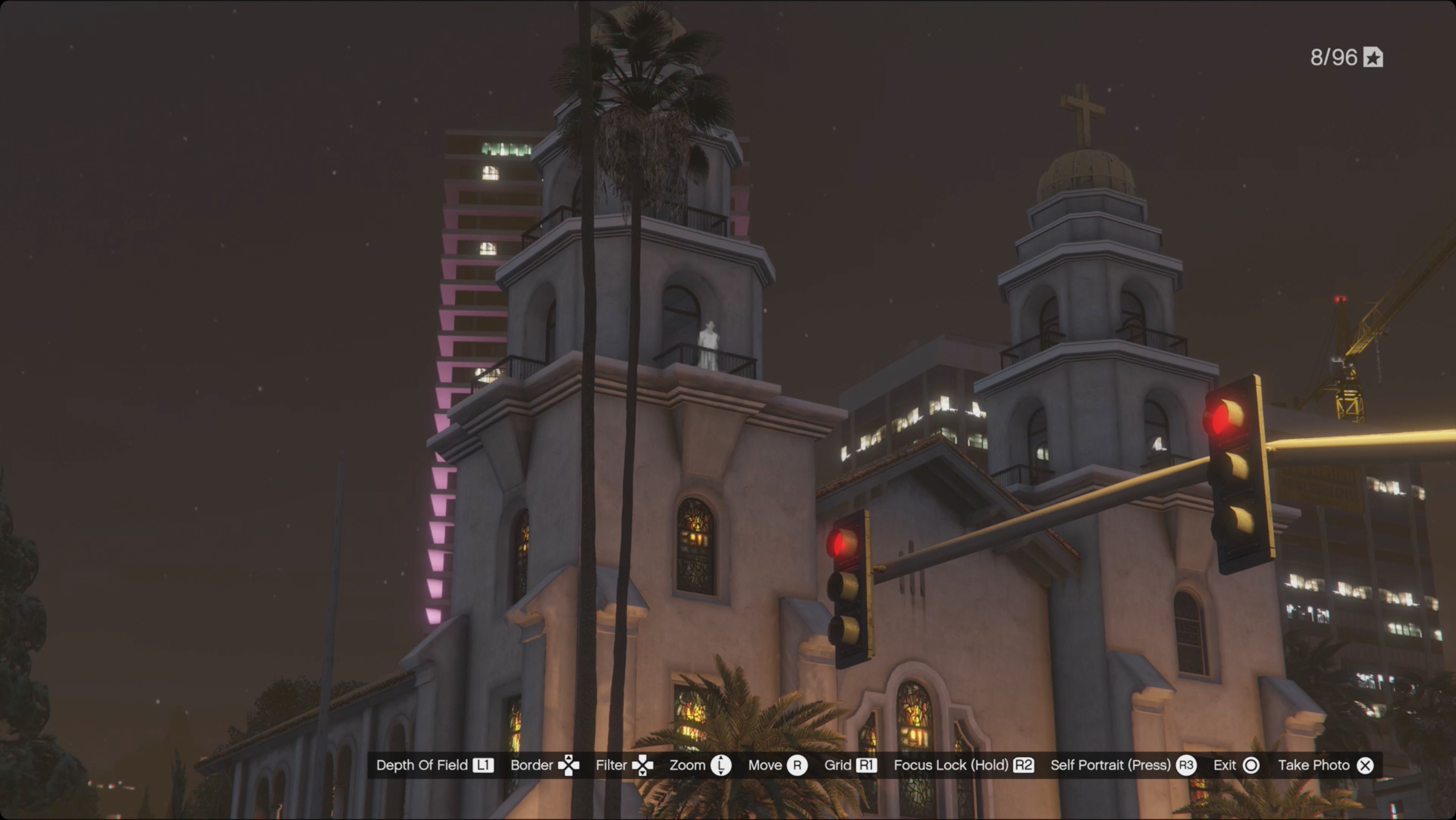
Task: Click the L-stick zoom icon
Action: click(x=722, y=765)
